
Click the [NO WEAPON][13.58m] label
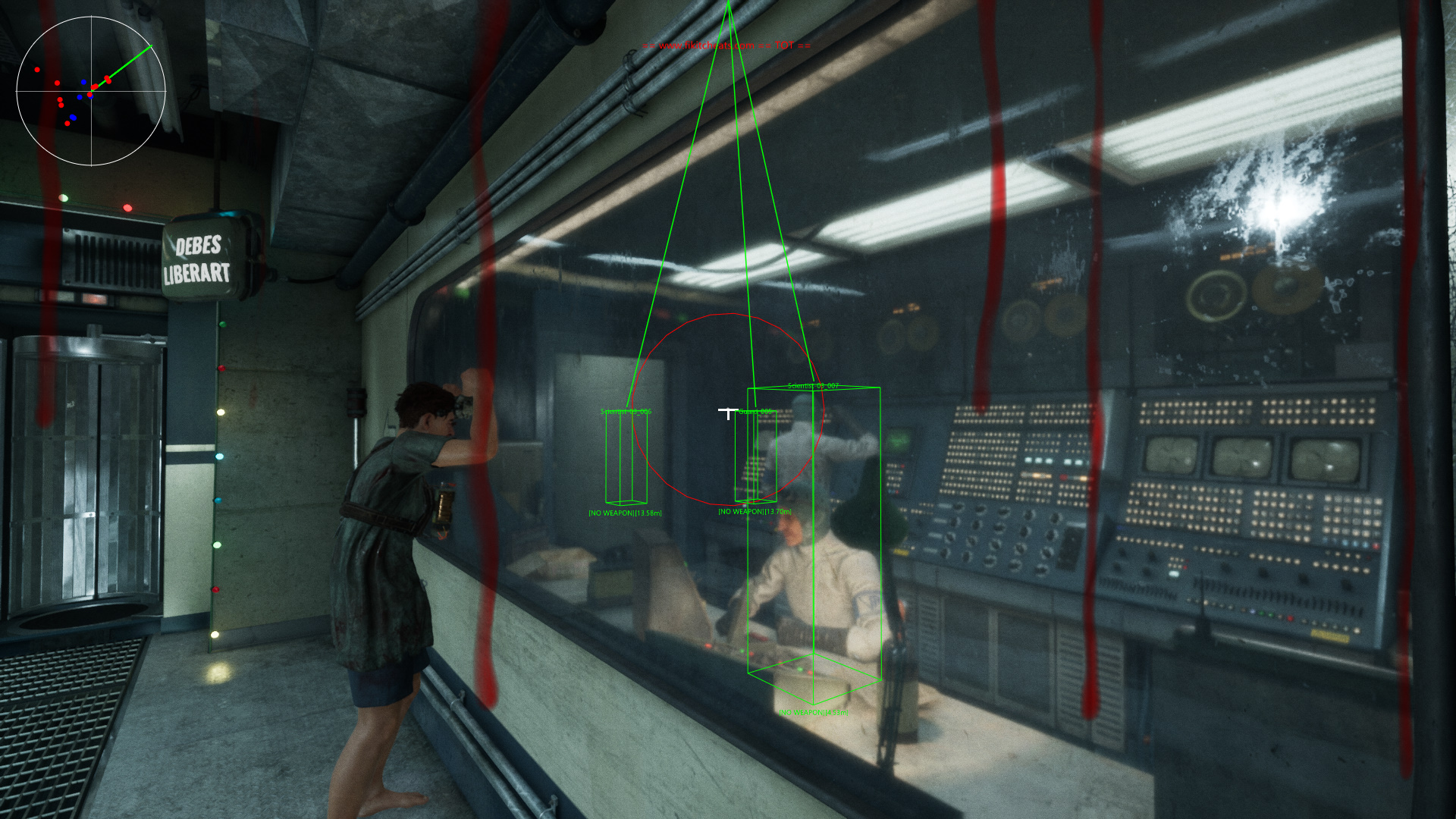tap(626, 513)
